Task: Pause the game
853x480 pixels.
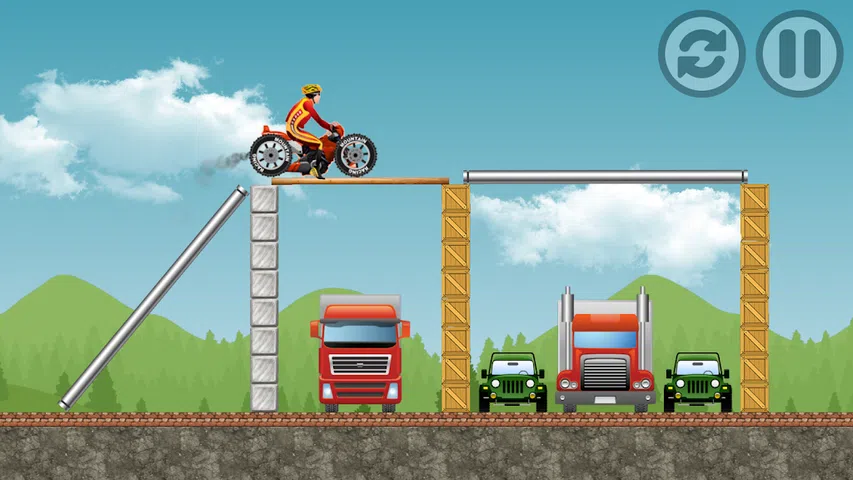Action: click(x=799, y=54)
